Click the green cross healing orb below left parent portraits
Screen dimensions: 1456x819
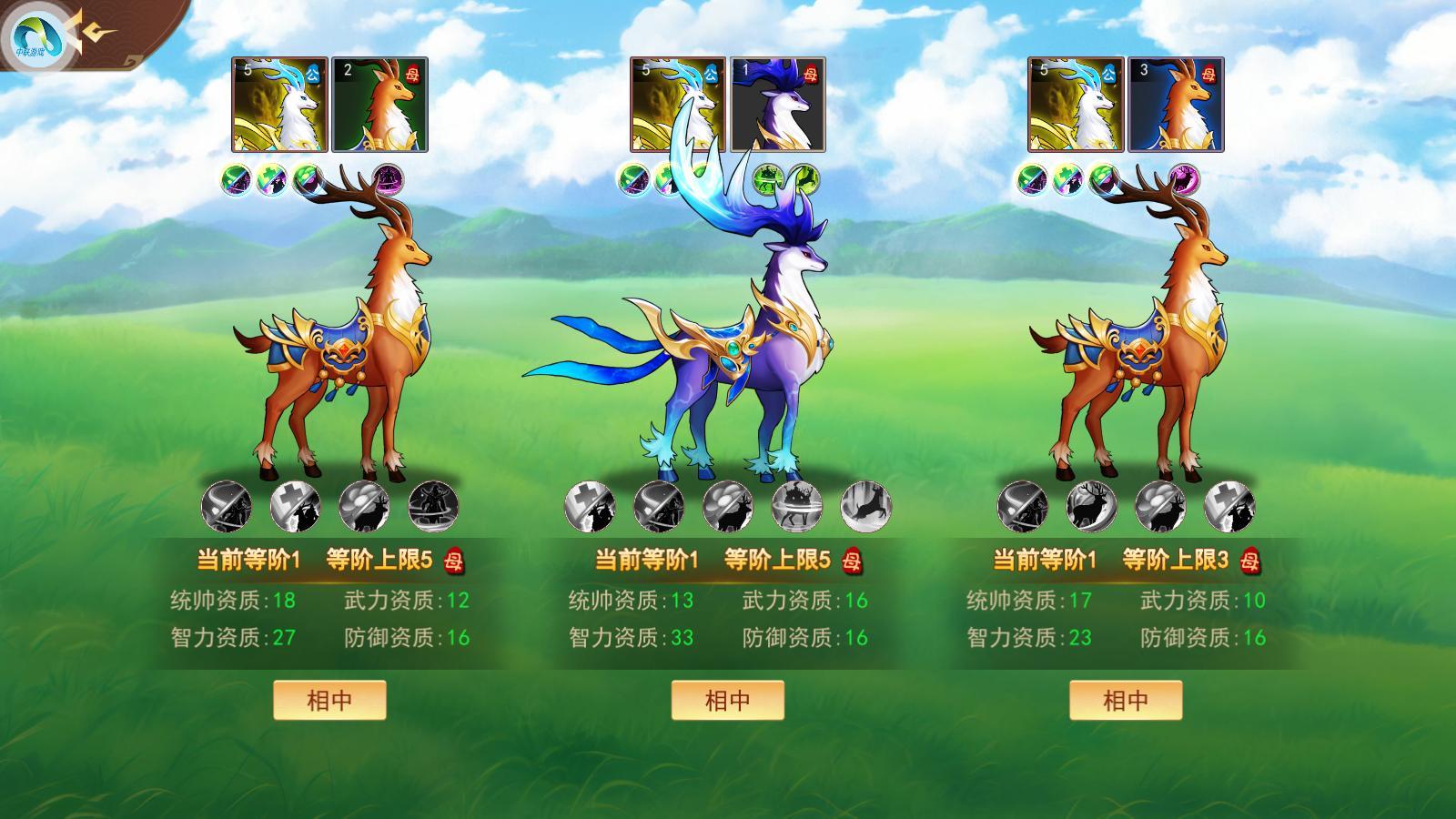pos(269,180)
